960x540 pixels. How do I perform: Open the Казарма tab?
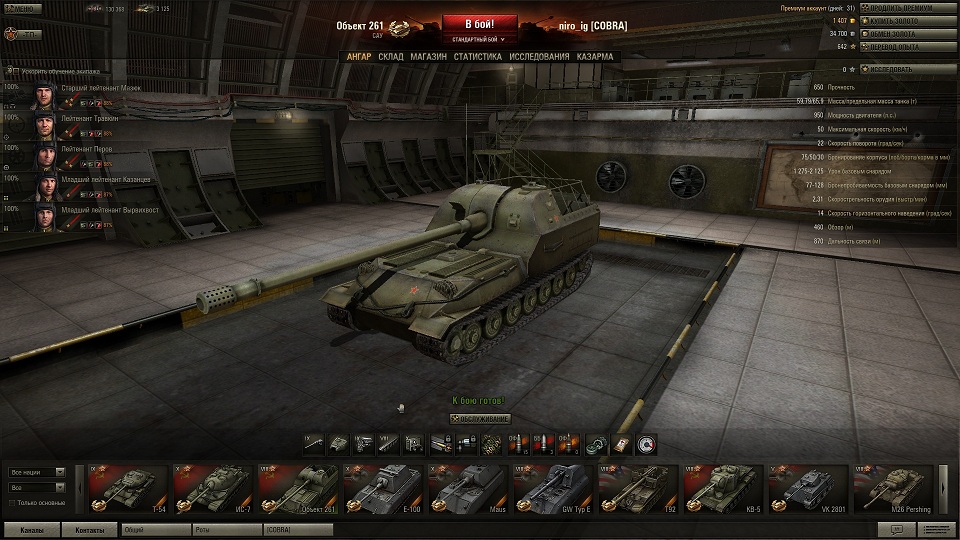tap(595, 57)
